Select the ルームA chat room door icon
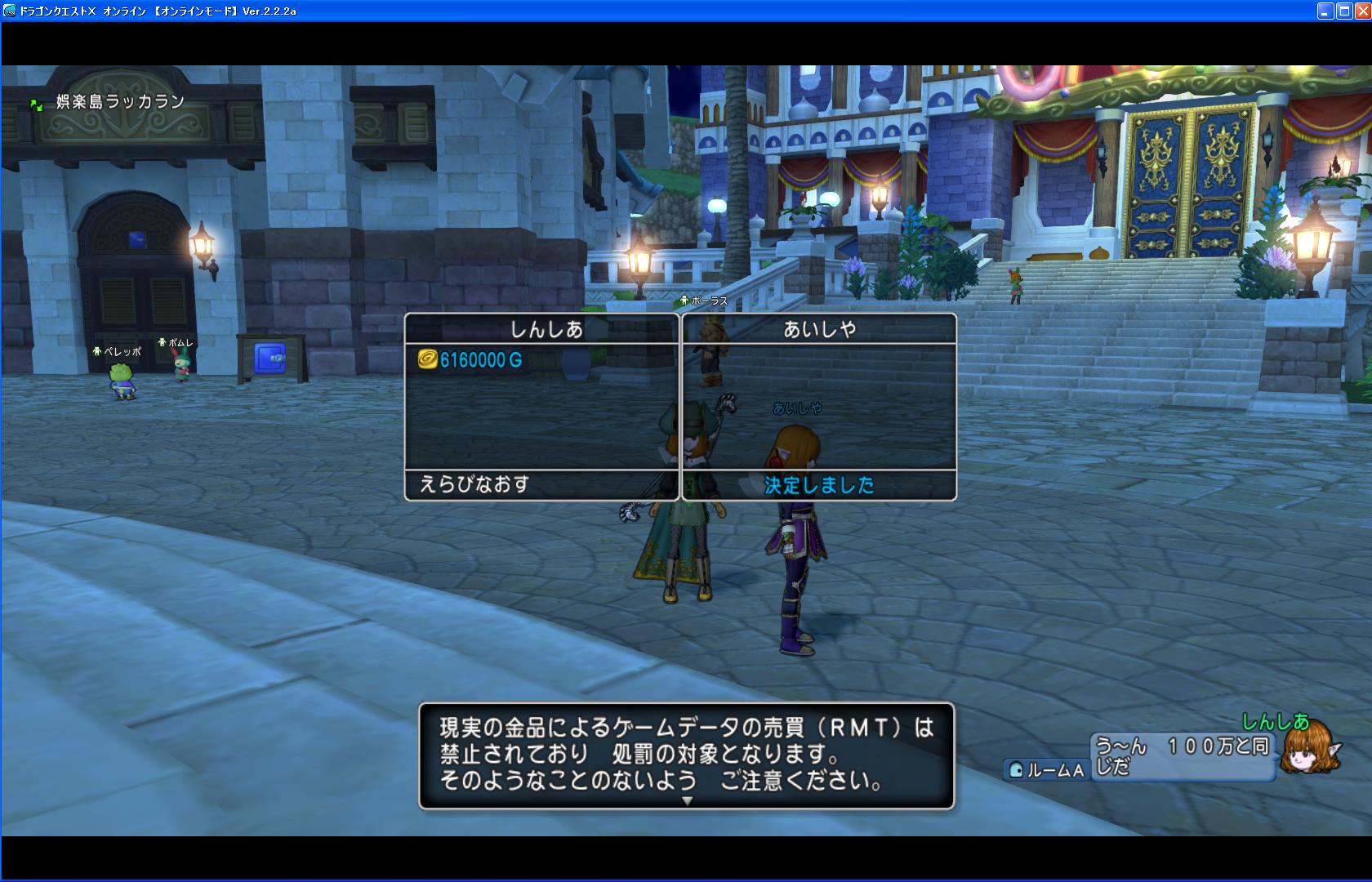The width and height of the screenshot is (1372, 882). pos(1015,768)
